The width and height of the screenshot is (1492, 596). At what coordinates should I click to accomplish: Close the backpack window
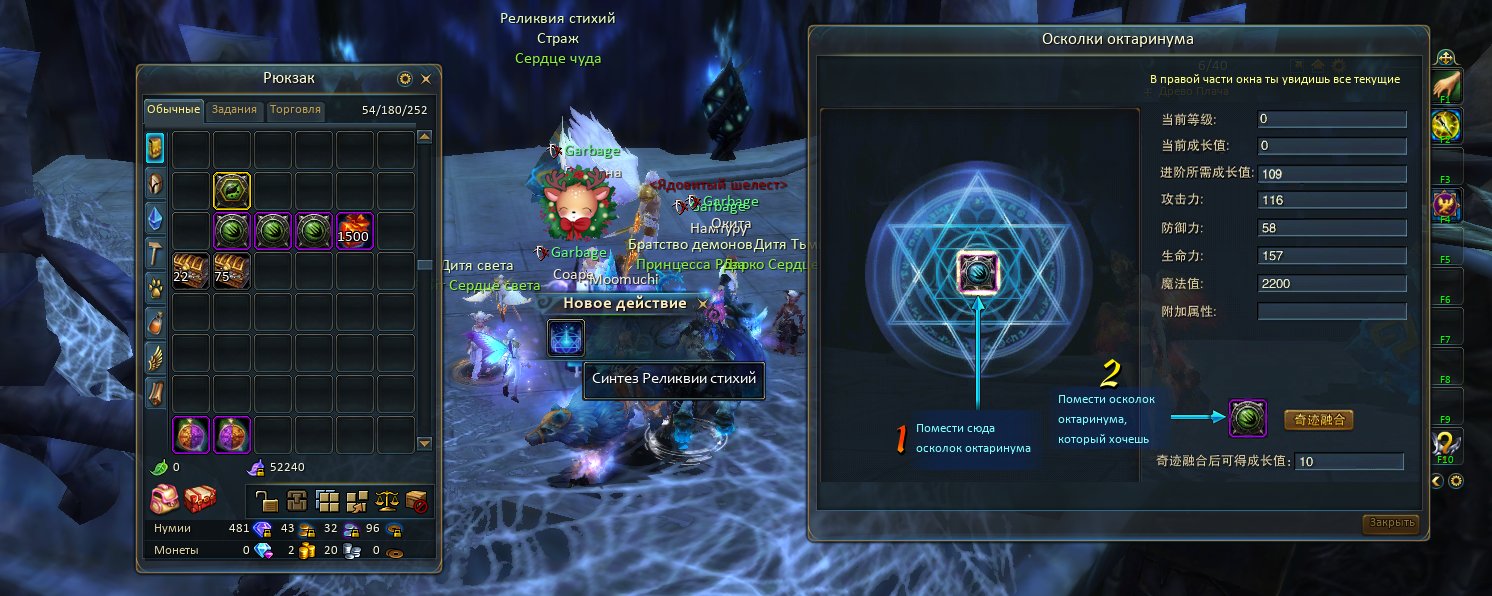[426, 79]
